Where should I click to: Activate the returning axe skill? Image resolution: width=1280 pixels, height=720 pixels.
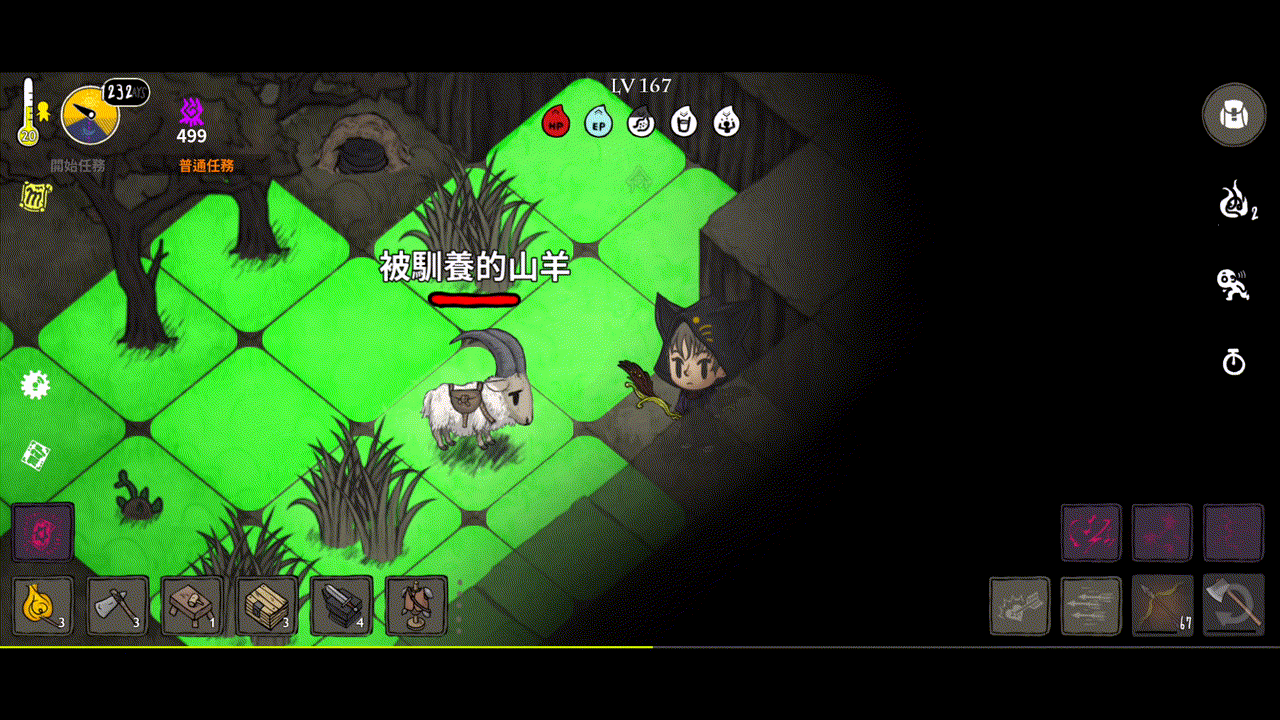tap(1232, 605)
